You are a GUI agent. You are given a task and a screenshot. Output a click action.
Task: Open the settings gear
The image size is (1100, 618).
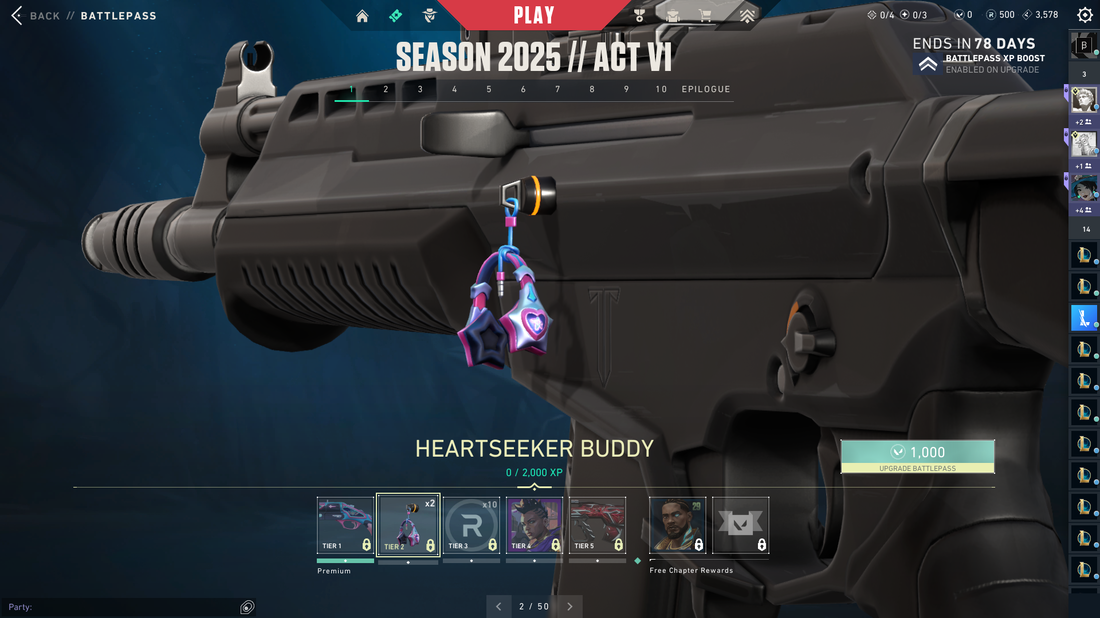[x=1085, y=15]
